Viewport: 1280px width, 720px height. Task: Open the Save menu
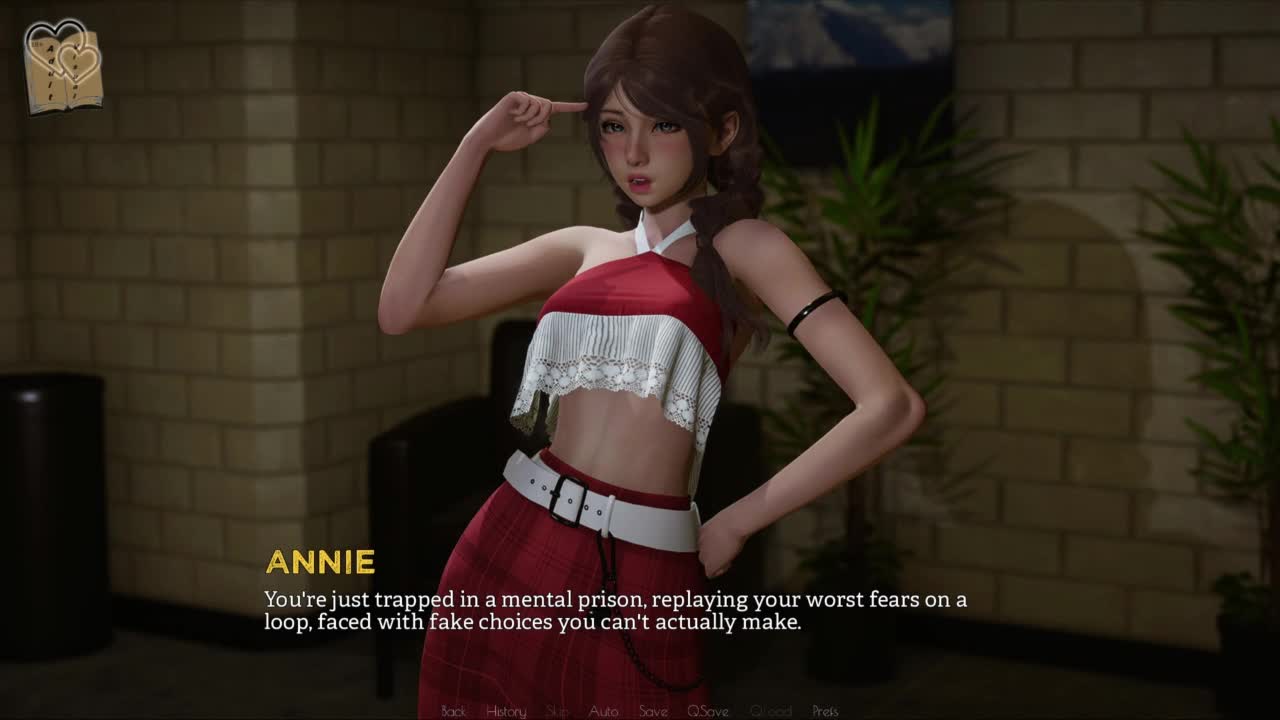pos(653,711)
